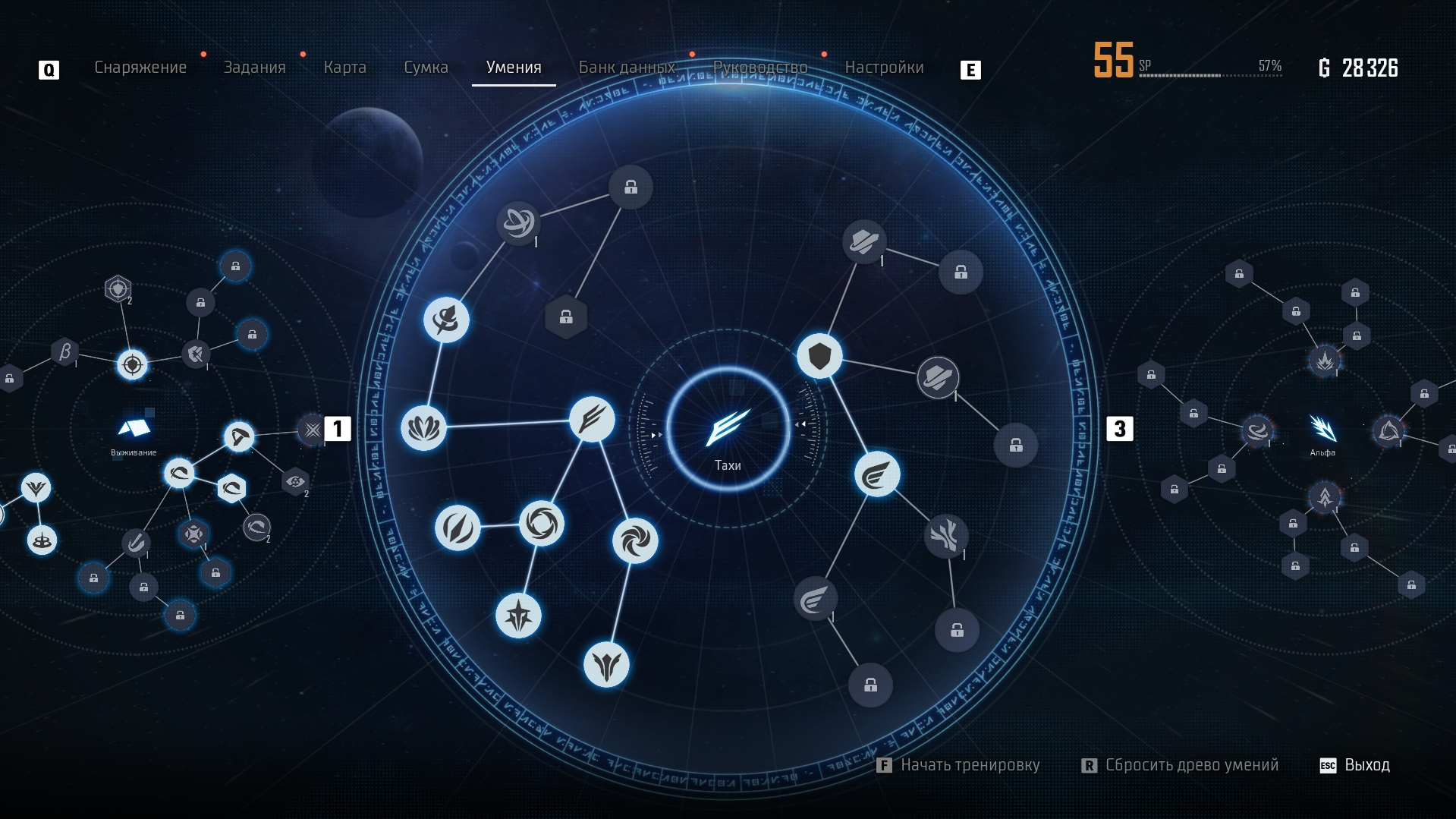Select the central Тахи skill node
The height and width of the screenshot is (819, 1456).
click(728, 429)
